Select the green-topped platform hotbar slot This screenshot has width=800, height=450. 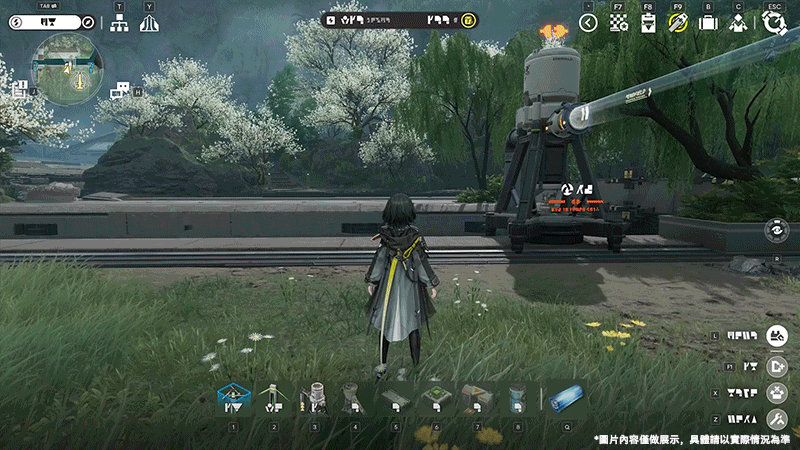[x=436, y=399]
